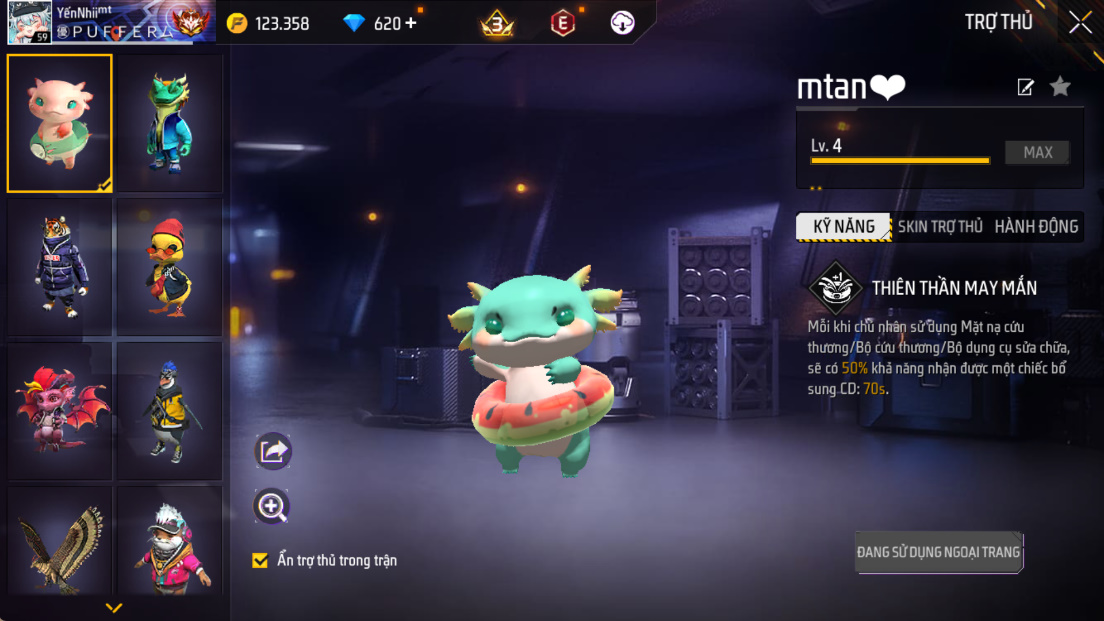1104x621 pixels.
Task: Show the Hành Động tab
Action: coord(1036,227)
